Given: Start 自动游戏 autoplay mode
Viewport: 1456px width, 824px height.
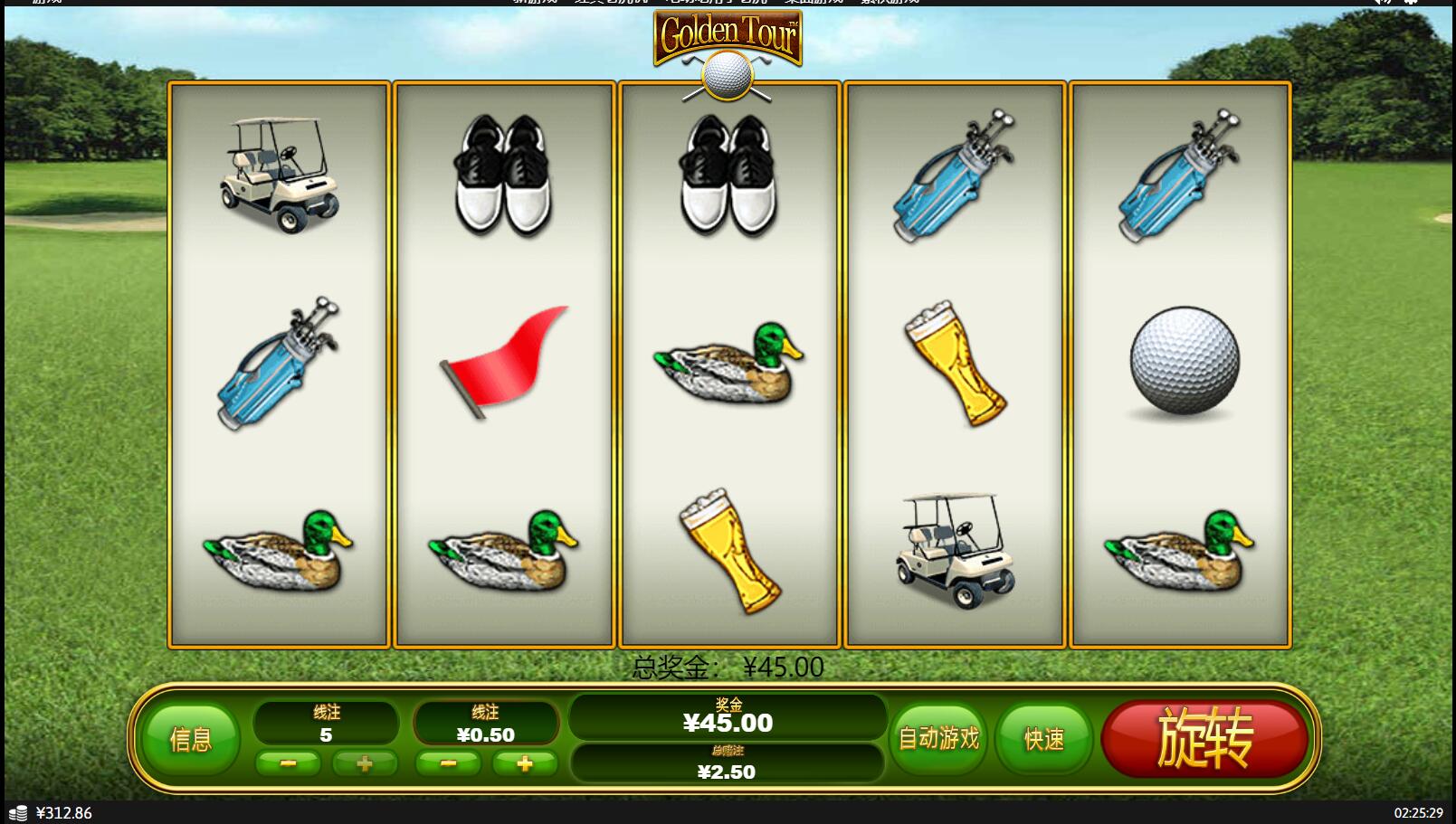Looking at the screenshot, I should 938,738.
